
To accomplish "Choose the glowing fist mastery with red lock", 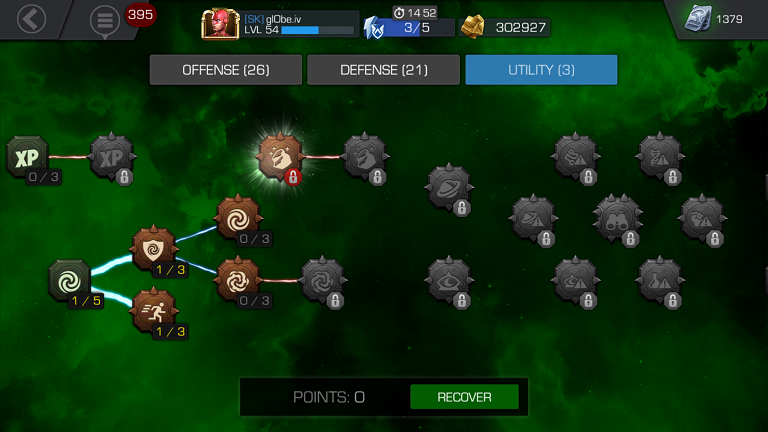I will (x=280, y=156).
